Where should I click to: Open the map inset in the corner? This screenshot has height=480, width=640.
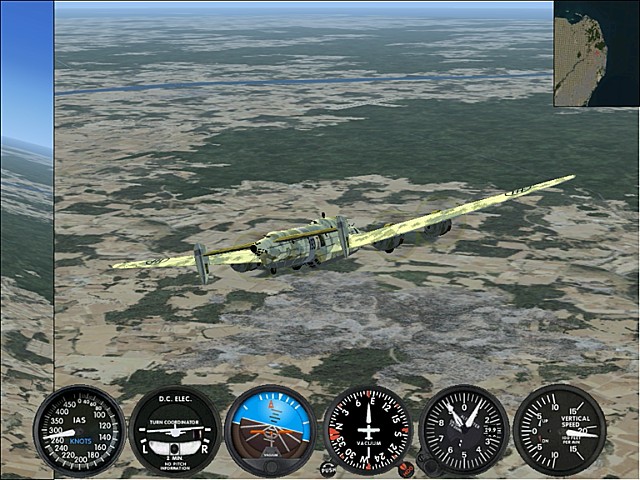pyautogui.click(x=596, y=53)
